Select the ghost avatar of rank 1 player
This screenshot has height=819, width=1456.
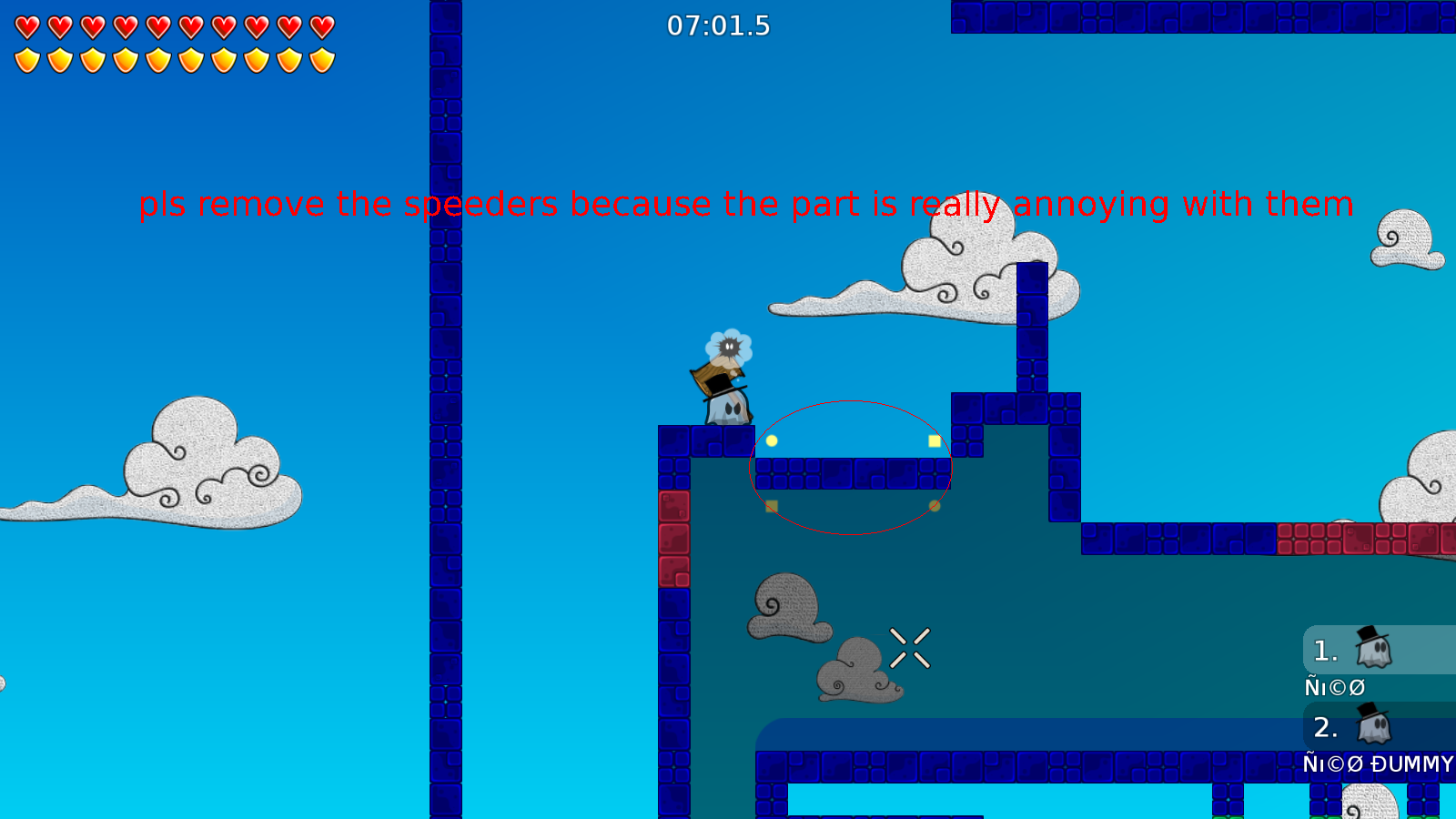(1374, 650)
